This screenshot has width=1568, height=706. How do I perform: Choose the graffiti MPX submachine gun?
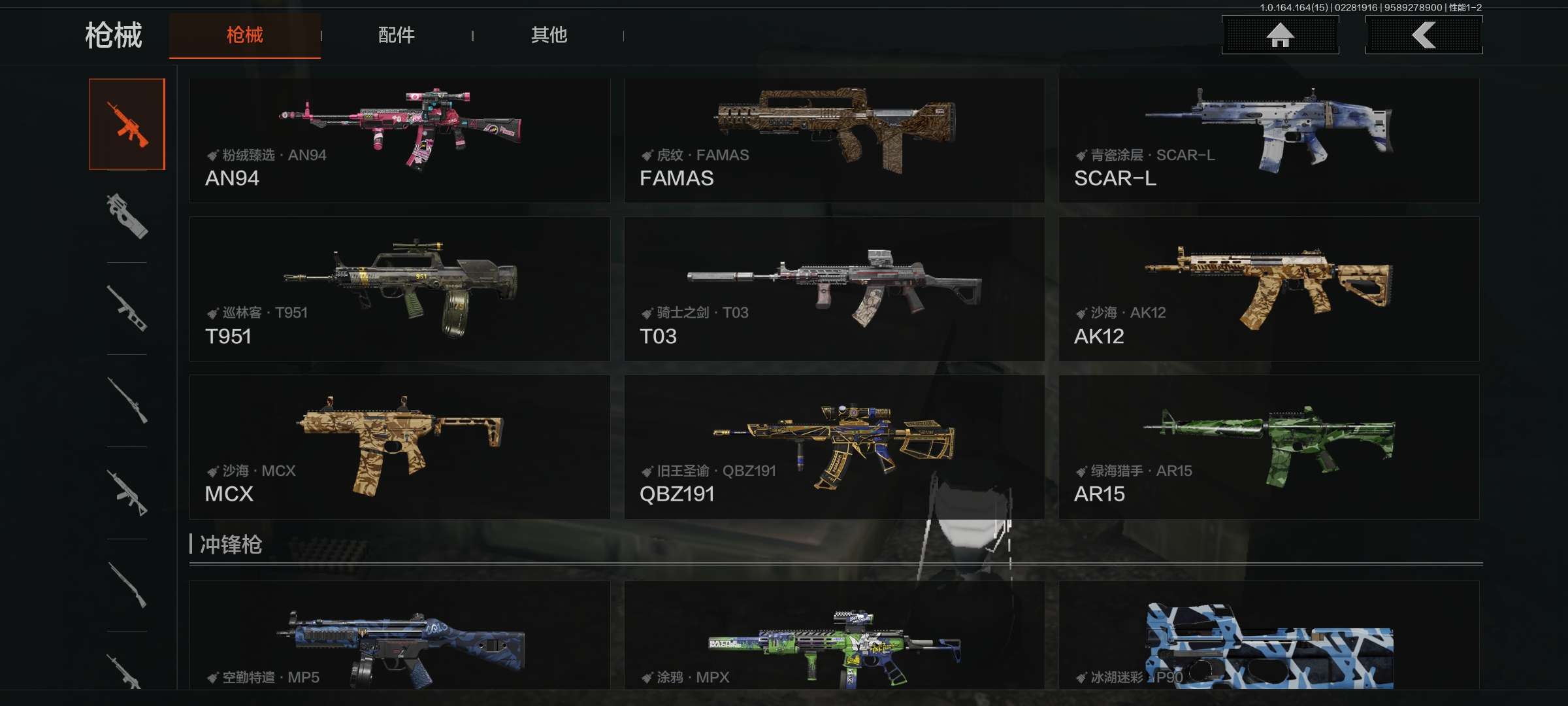coord(834,635)
